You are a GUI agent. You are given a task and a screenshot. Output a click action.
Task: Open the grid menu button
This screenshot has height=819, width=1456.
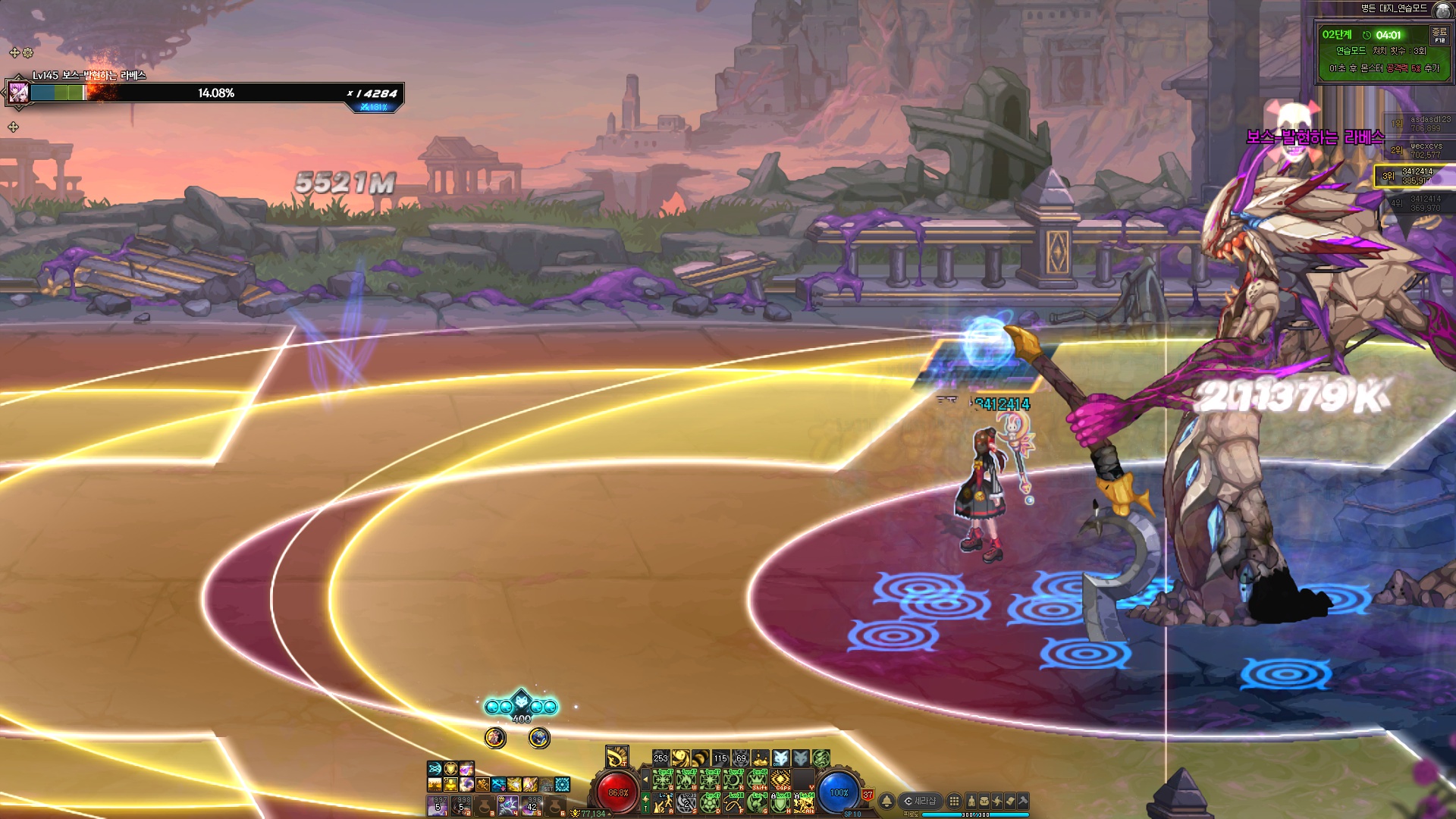(x=954, y=801)
